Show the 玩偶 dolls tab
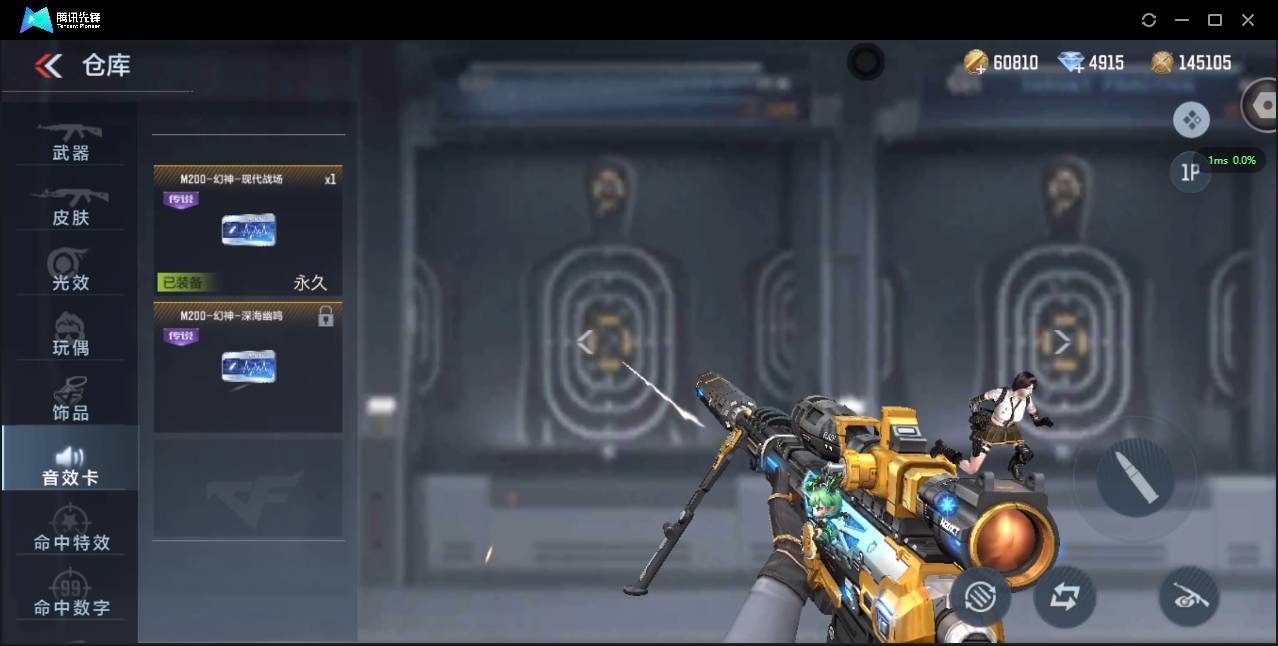The width and height of the screenshot is (1278, 646). tap(70, 336)
